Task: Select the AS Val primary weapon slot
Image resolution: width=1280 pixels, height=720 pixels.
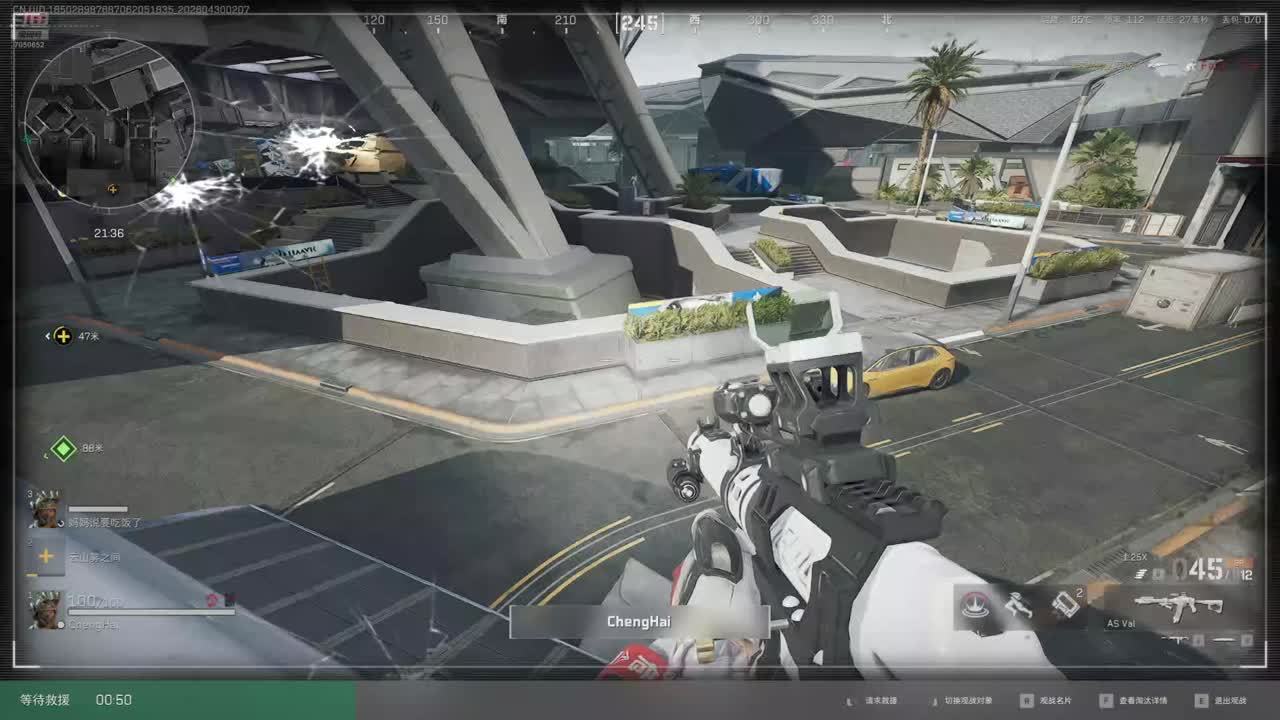Action: 1179,606
